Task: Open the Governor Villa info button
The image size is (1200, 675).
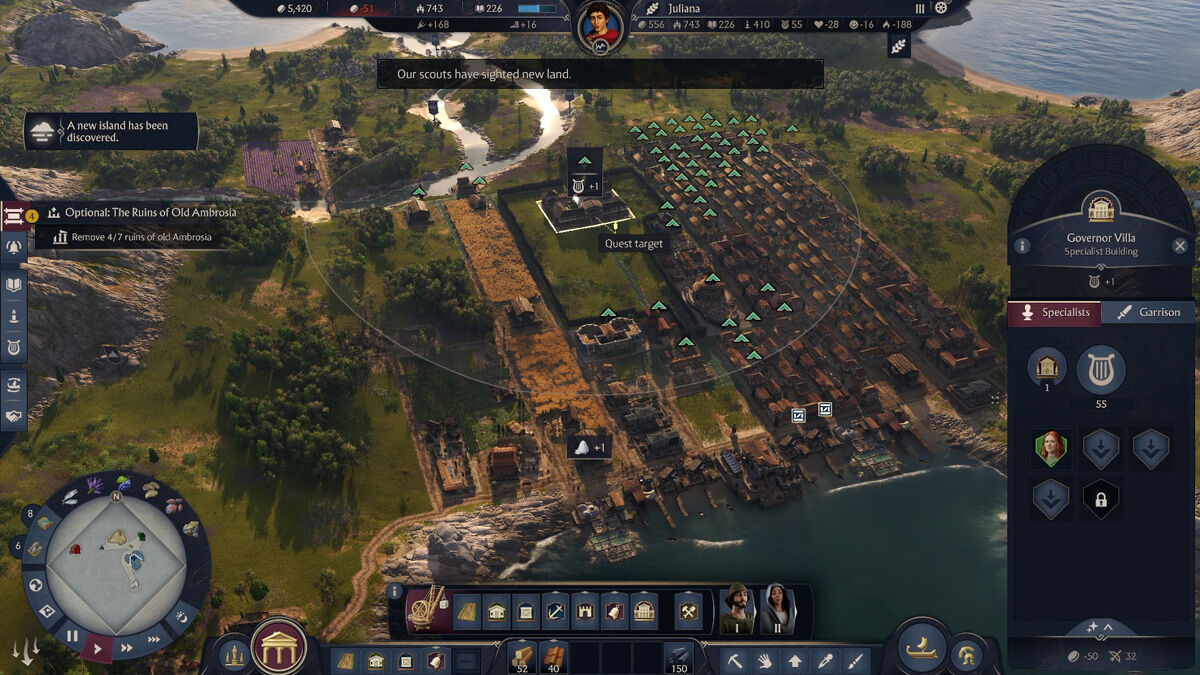Action: coord(1022,246)
